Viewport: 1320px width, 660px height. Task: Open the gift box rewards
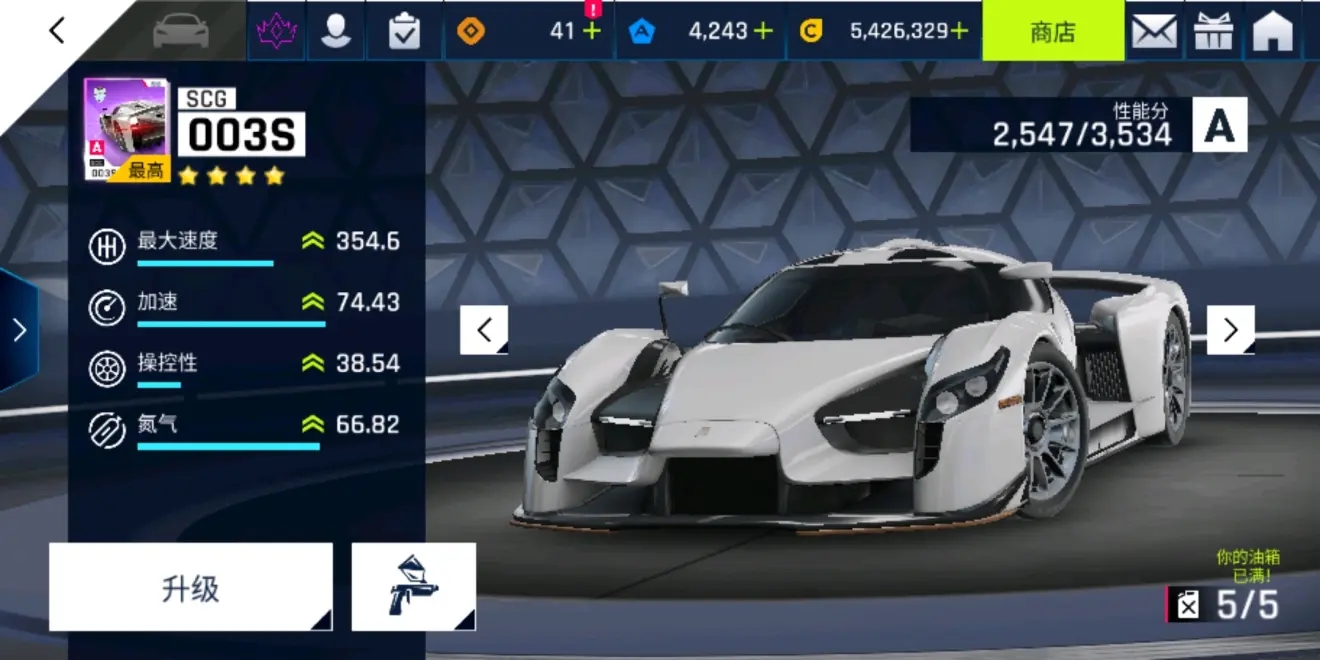point(1213,31)
